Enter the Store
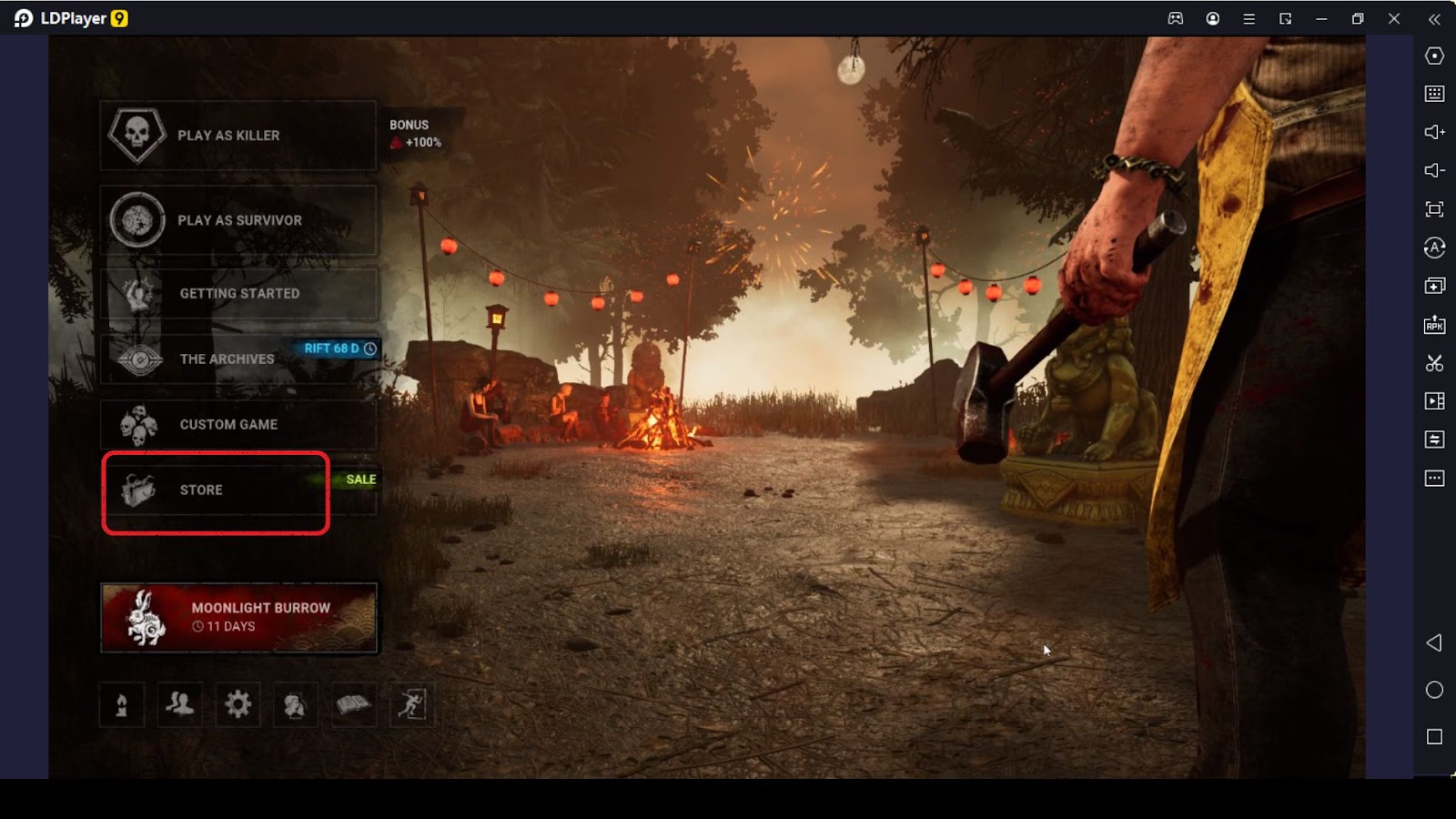Screen dimensions: 1456x819 tap(216, 490)
